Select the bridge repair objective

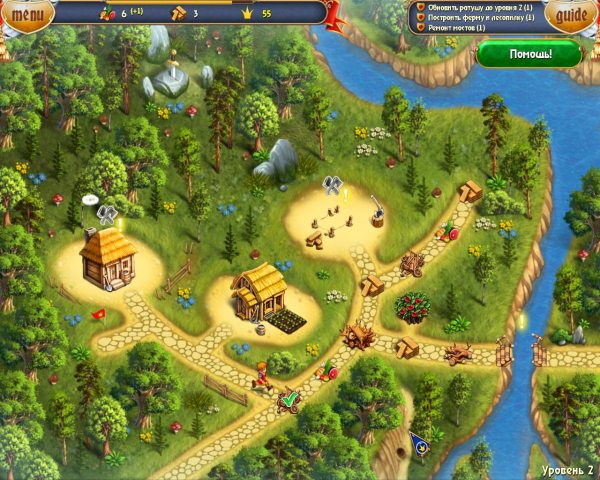[454, 28]
